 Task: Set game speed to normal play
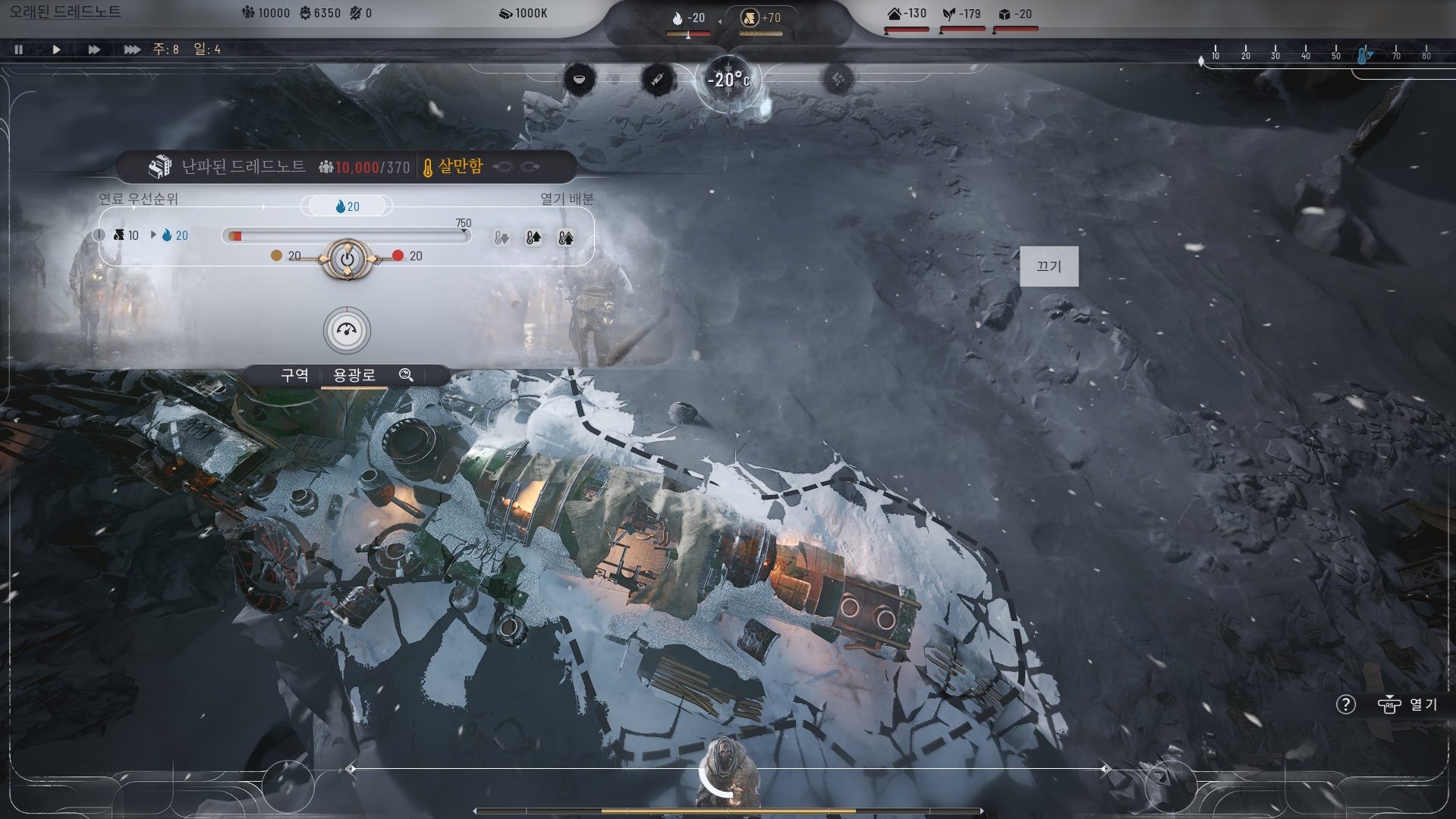pyautogui.click(x=56, y=49)
